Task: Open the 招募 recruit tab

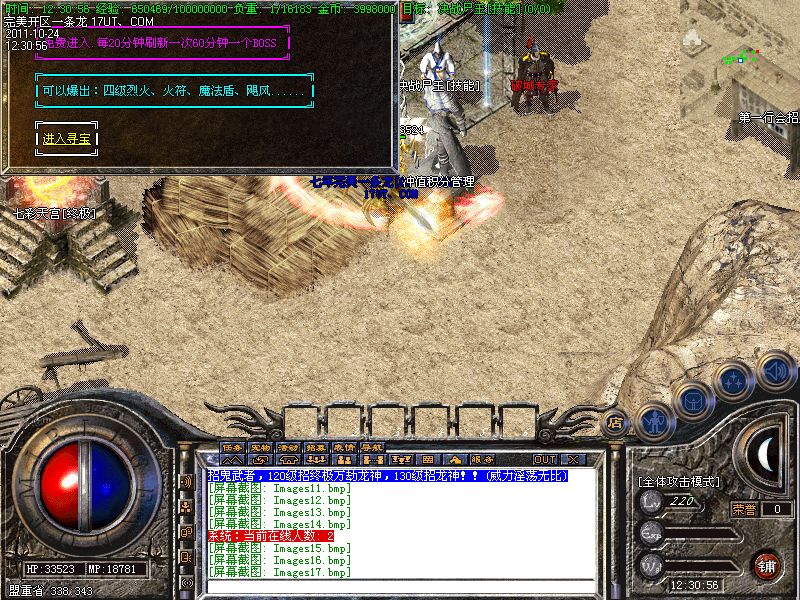Action: [316, 446]
